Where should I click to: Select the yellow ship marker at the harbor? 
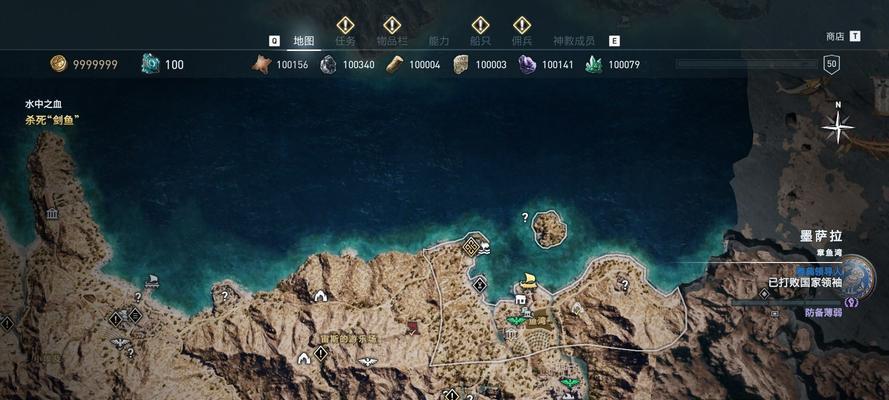pos(528,282)
